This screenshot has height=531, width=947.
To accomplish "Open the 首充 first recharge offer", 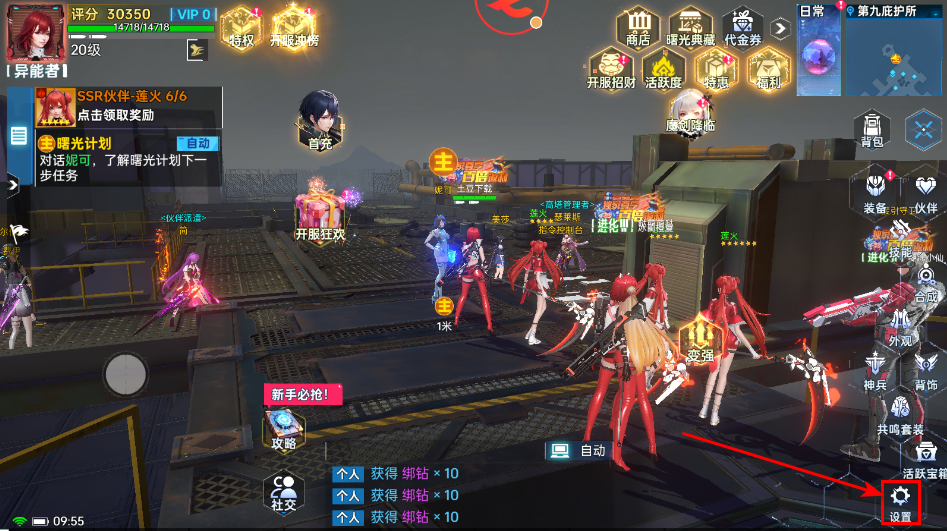I will 320,120.
